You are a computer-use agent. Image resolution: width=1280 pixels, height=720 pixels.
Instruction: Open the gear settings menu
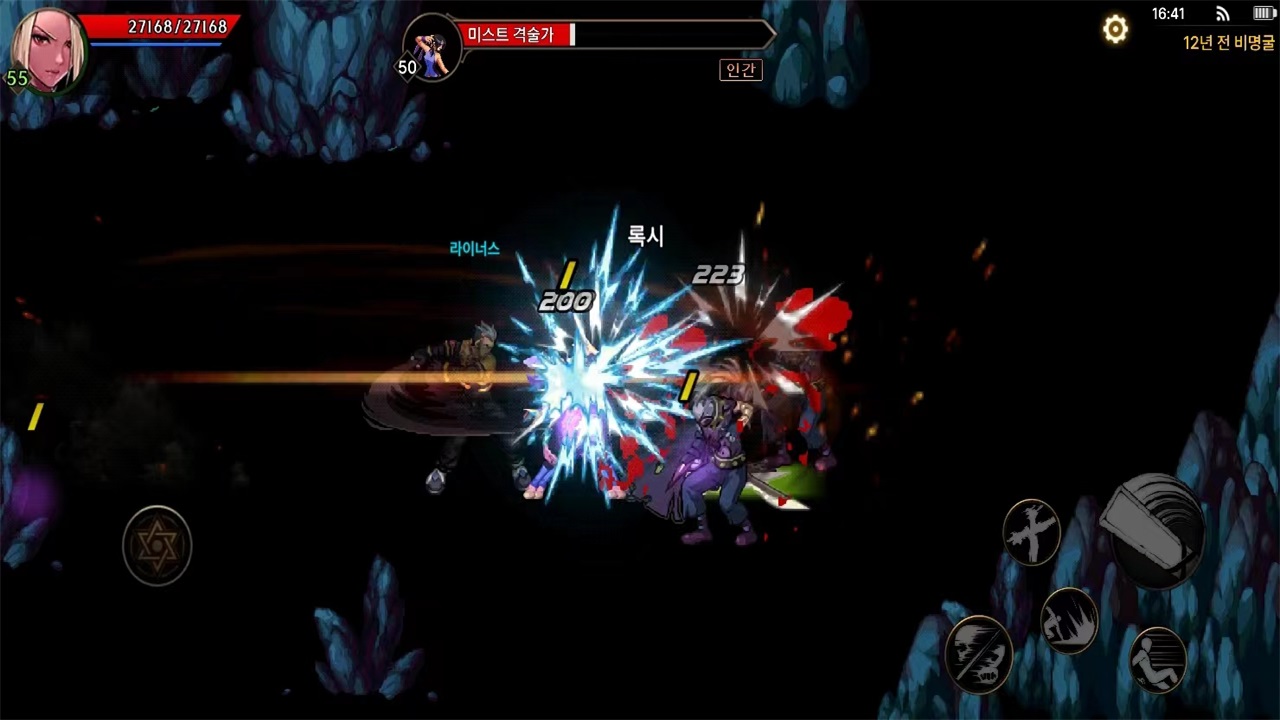pos(1115,30)
